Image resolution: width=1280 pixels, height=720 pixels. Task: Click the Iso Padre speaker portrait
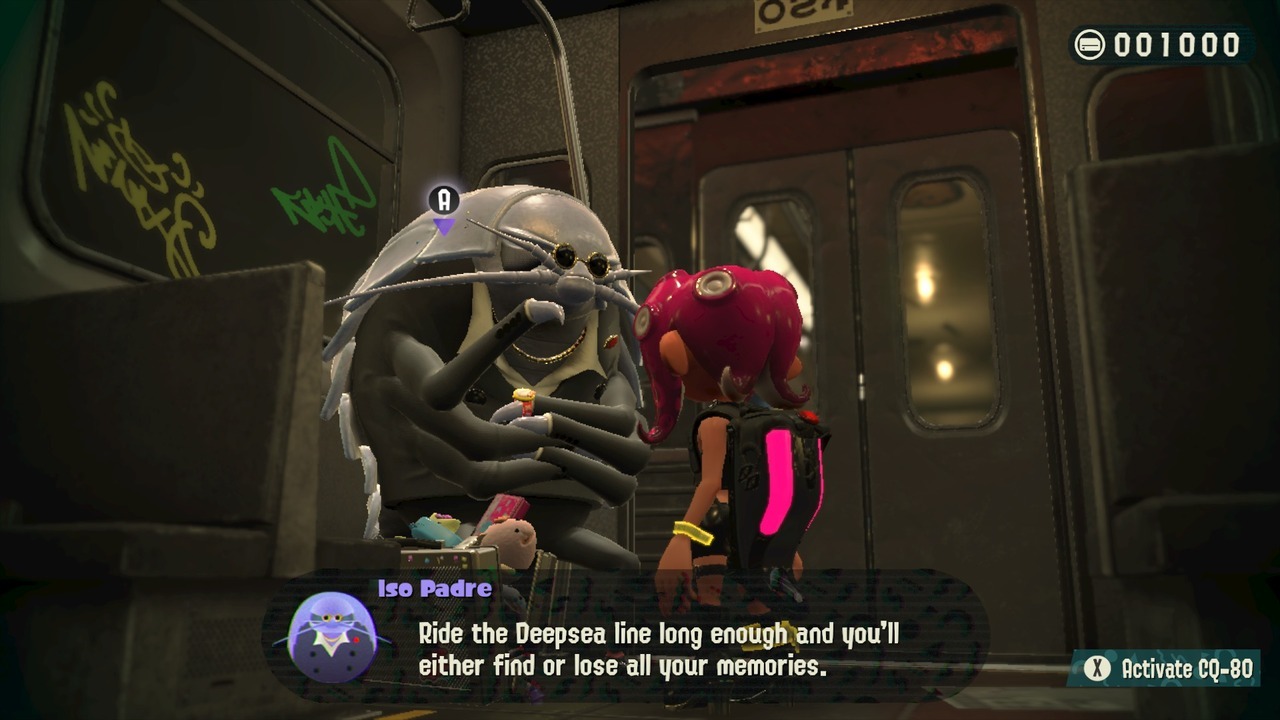332,637
